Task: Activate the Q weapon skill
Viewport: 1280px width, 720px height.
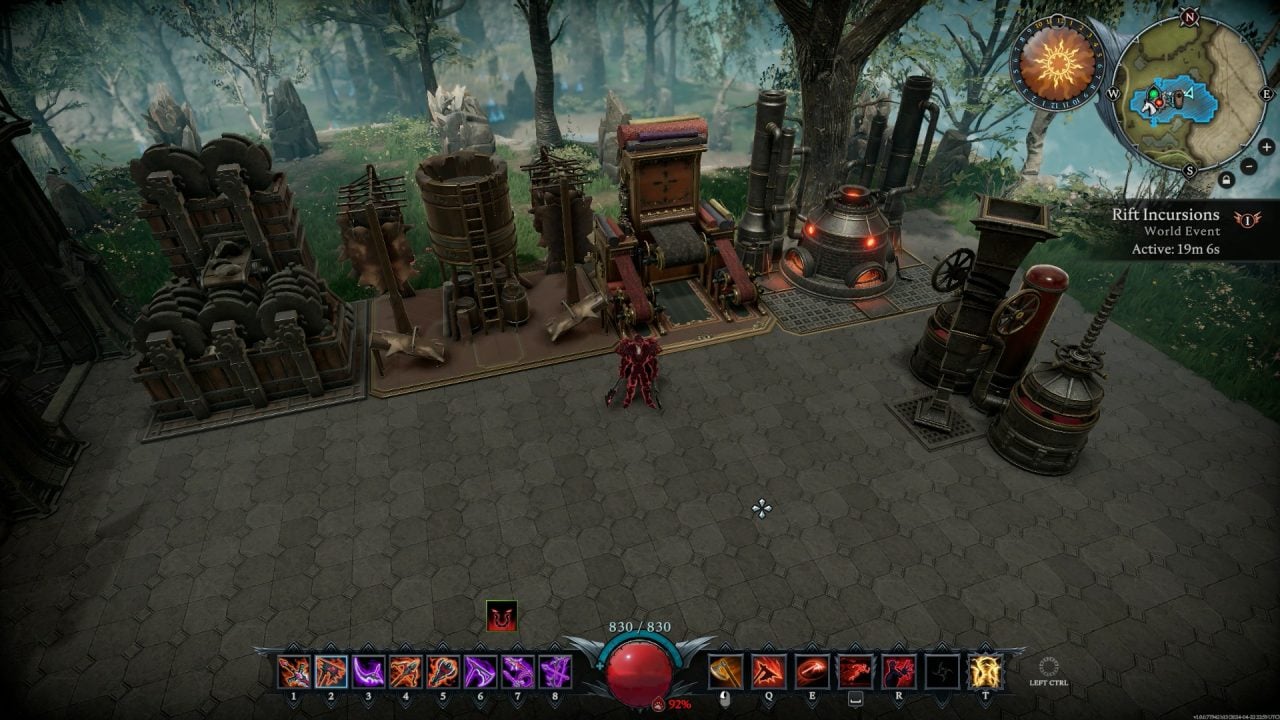Action: click(x=769, y=671)
